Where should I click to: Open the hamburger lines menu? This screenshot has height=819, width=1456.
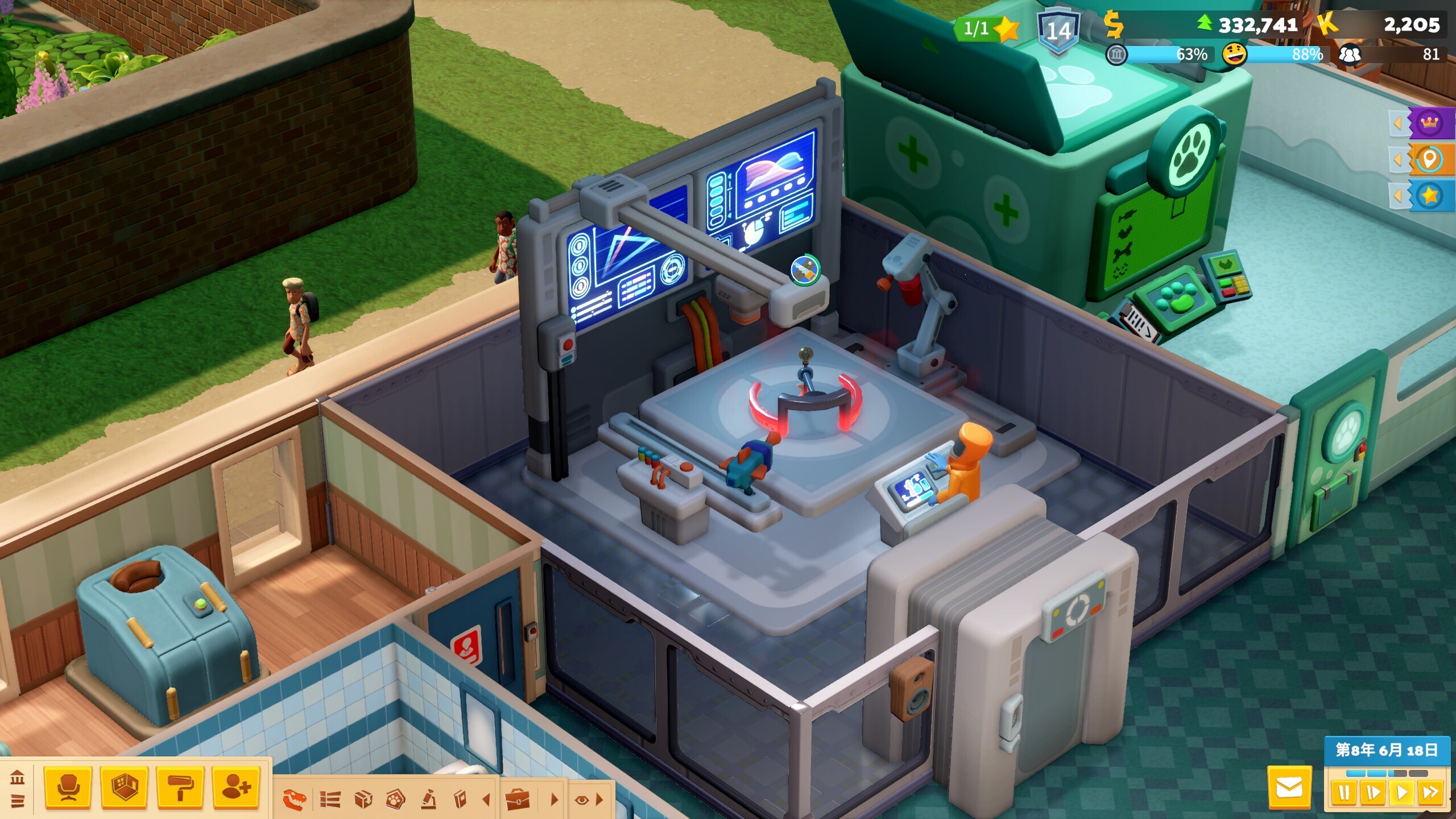click(x=18, y=801)
